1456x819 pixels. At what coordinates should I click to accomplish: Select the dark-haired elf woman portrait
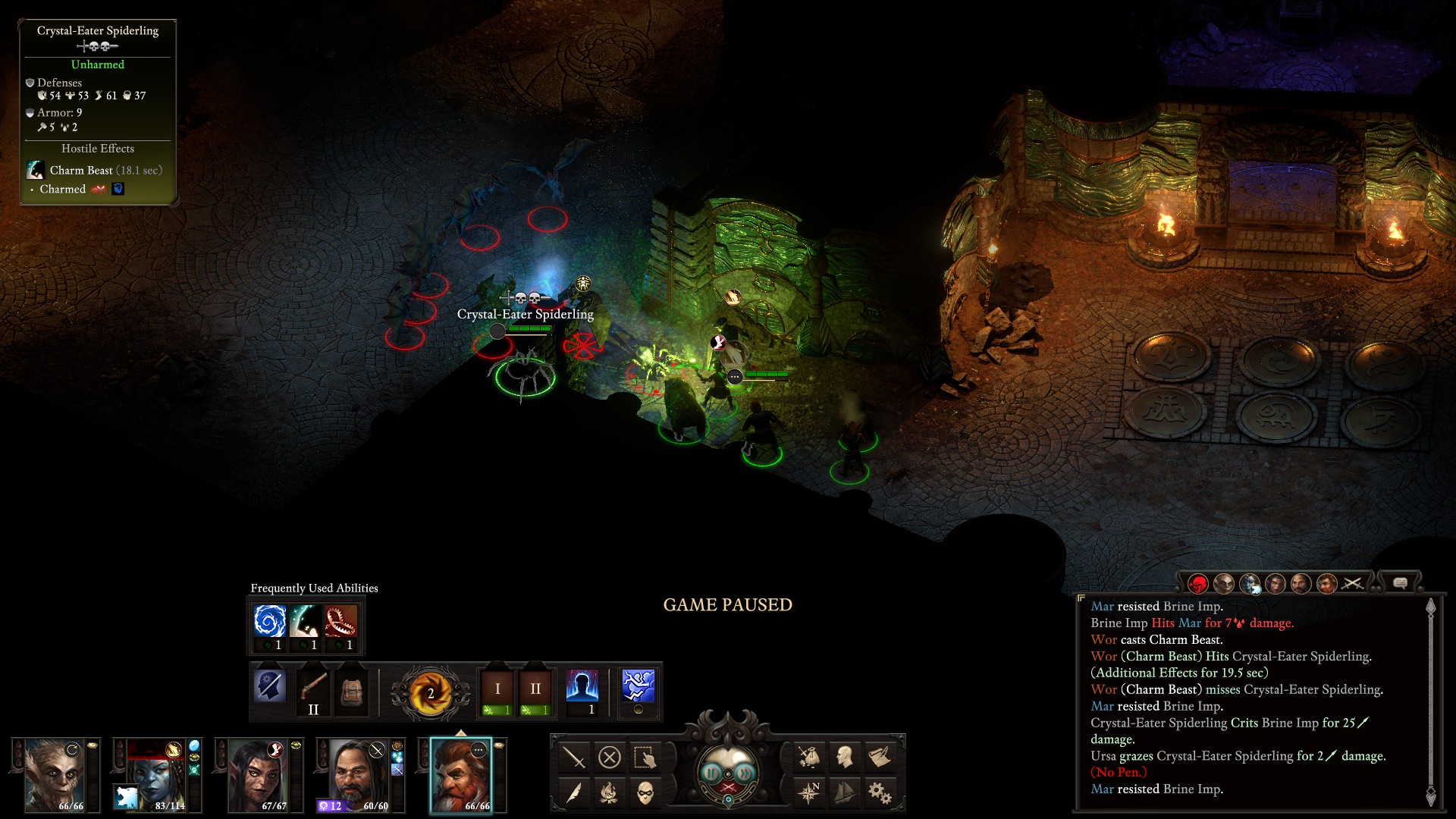[257, 775]
